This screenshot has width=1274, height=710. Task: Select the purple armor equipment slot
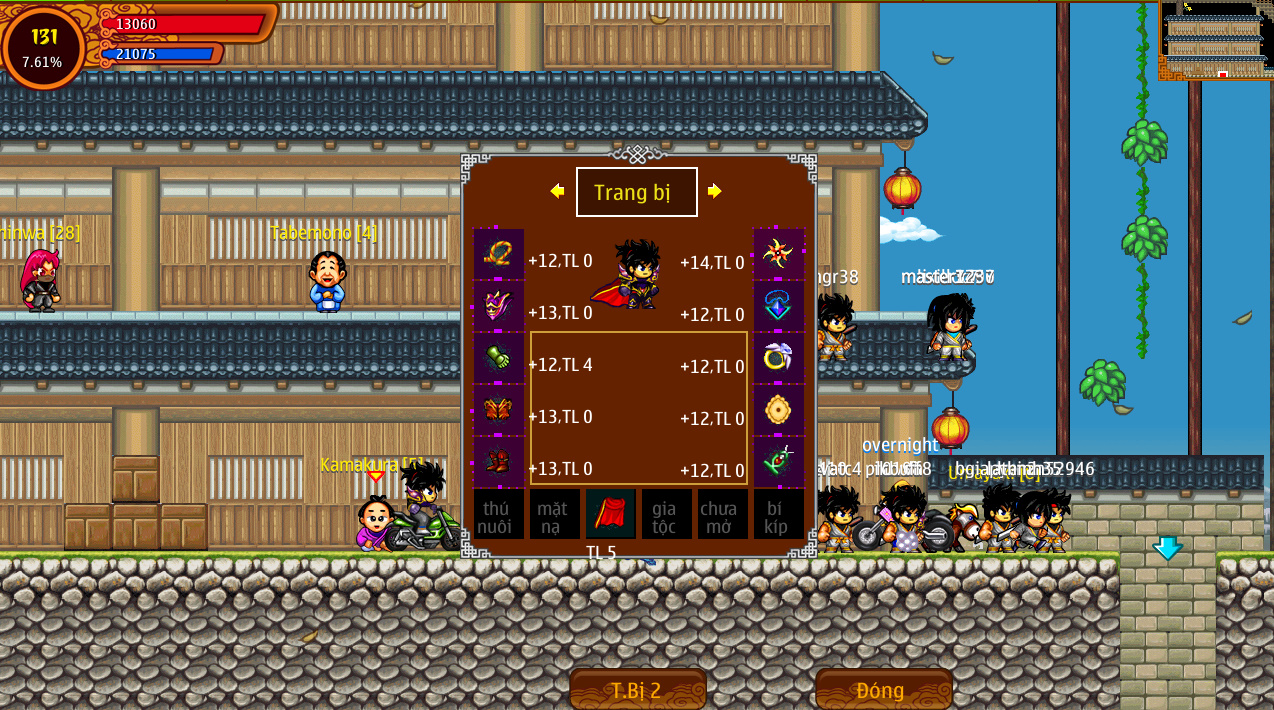[498, 306]
